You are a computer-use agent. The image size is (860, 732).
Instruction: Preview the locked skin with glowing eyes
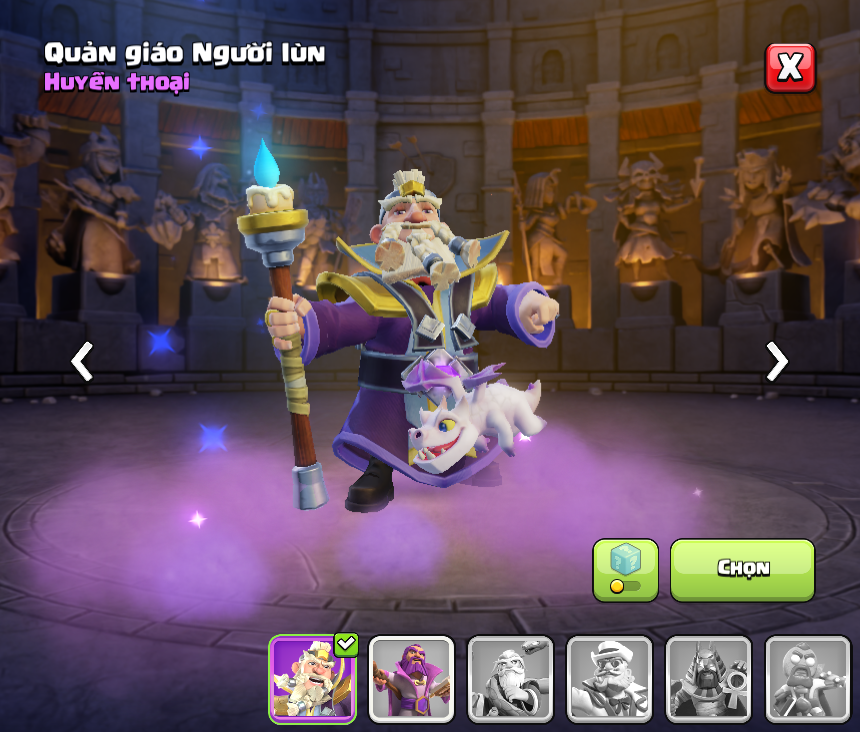coord(807,679)
